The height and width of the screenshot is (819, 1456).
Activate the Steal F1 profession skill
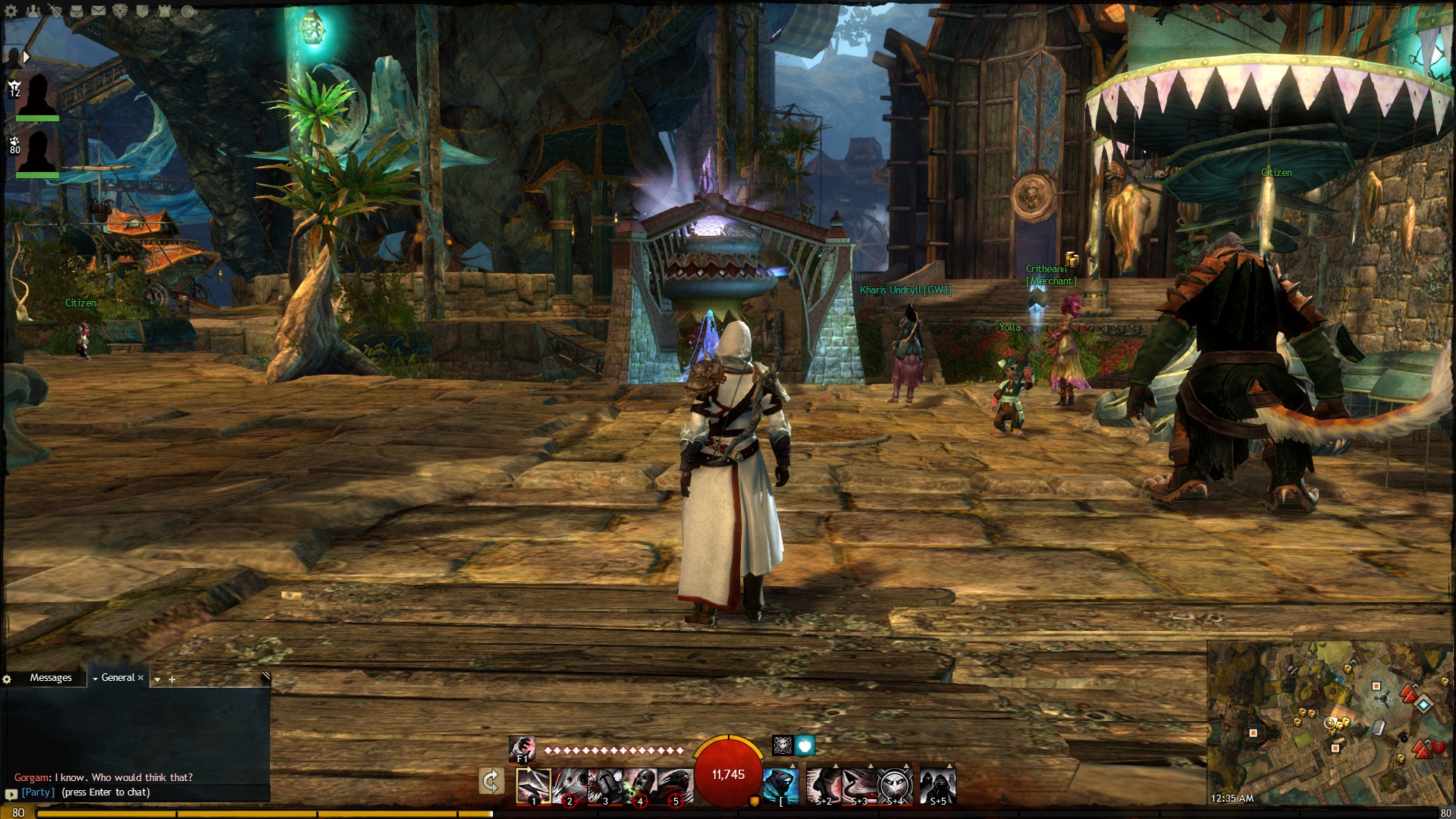coord(522,749)
